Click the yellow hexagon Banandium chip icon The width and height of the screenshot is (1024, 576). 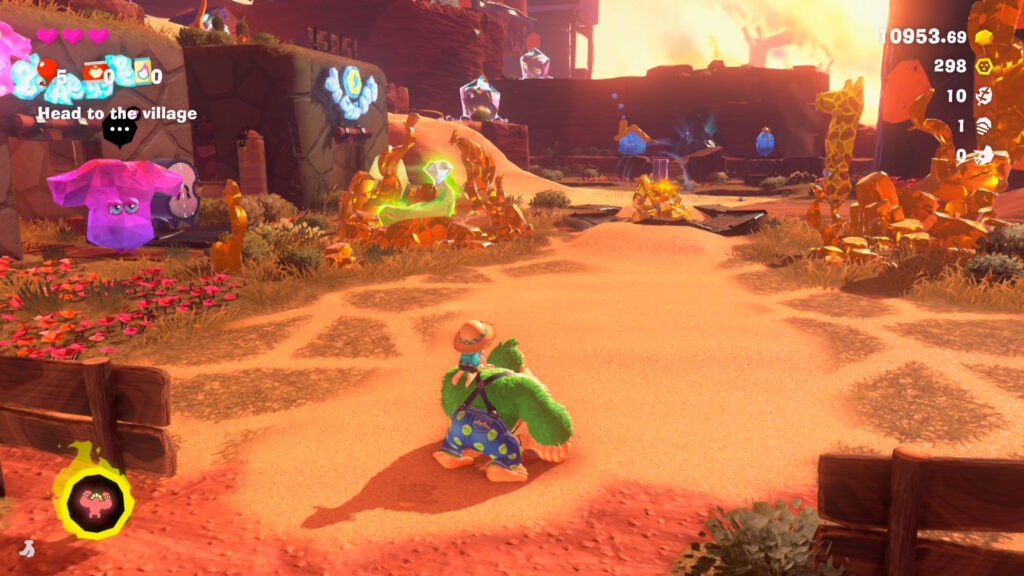click(984, 66)
